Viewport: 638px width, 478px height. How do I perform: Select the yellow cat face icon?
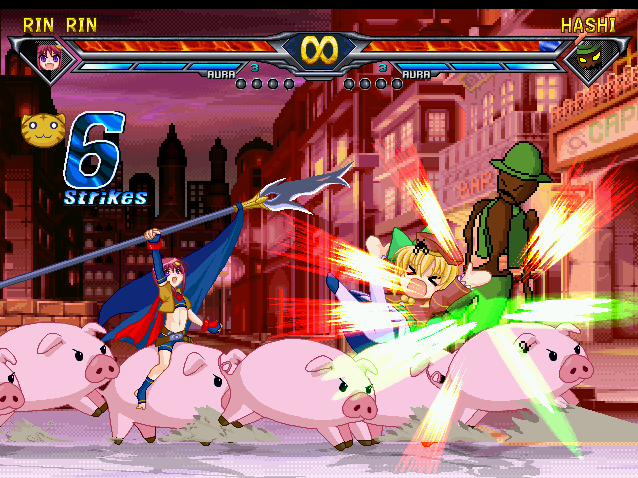[41, 128]
